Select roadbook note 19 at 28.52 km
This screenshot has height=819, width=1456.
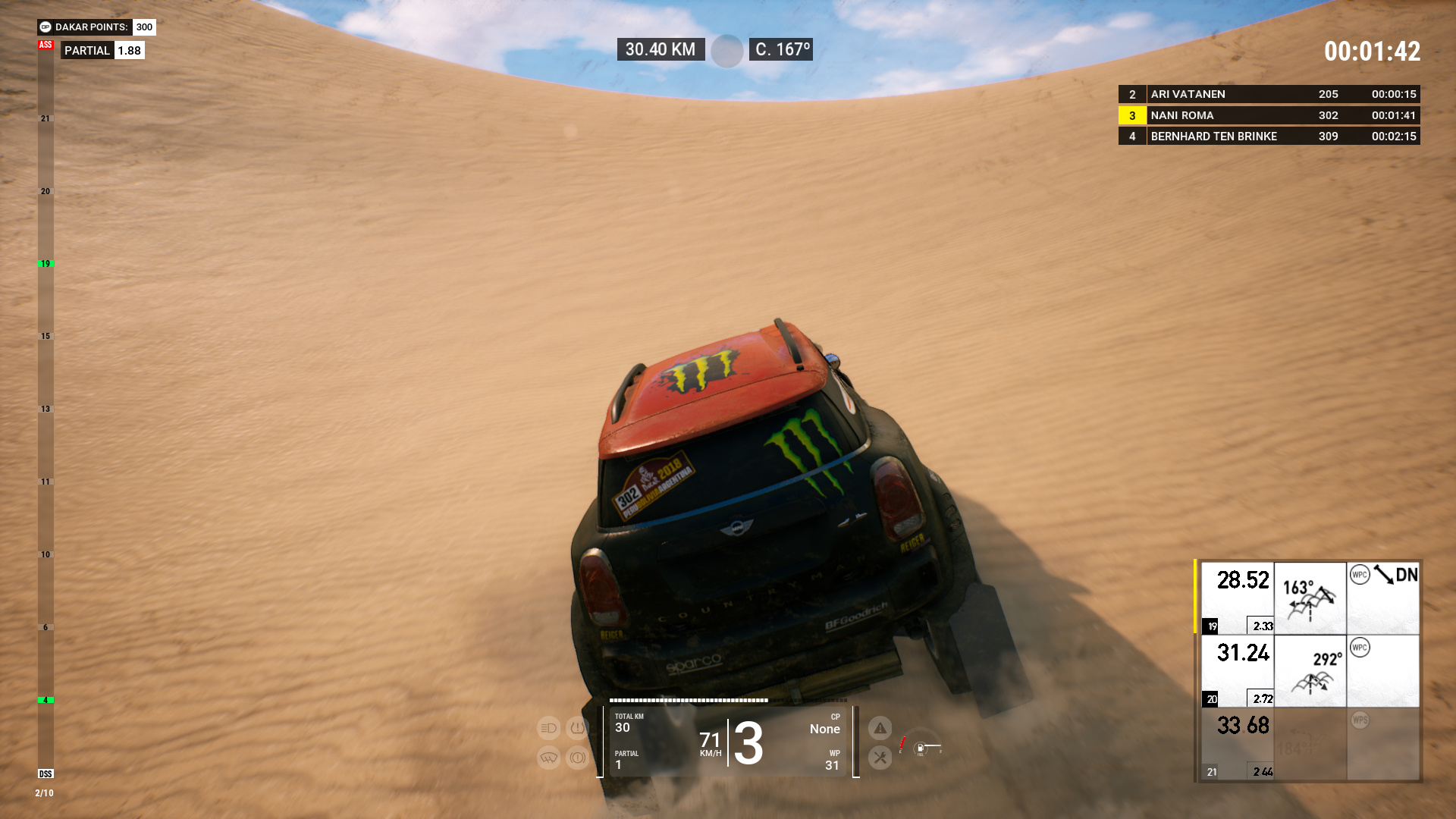(1237, 598)
